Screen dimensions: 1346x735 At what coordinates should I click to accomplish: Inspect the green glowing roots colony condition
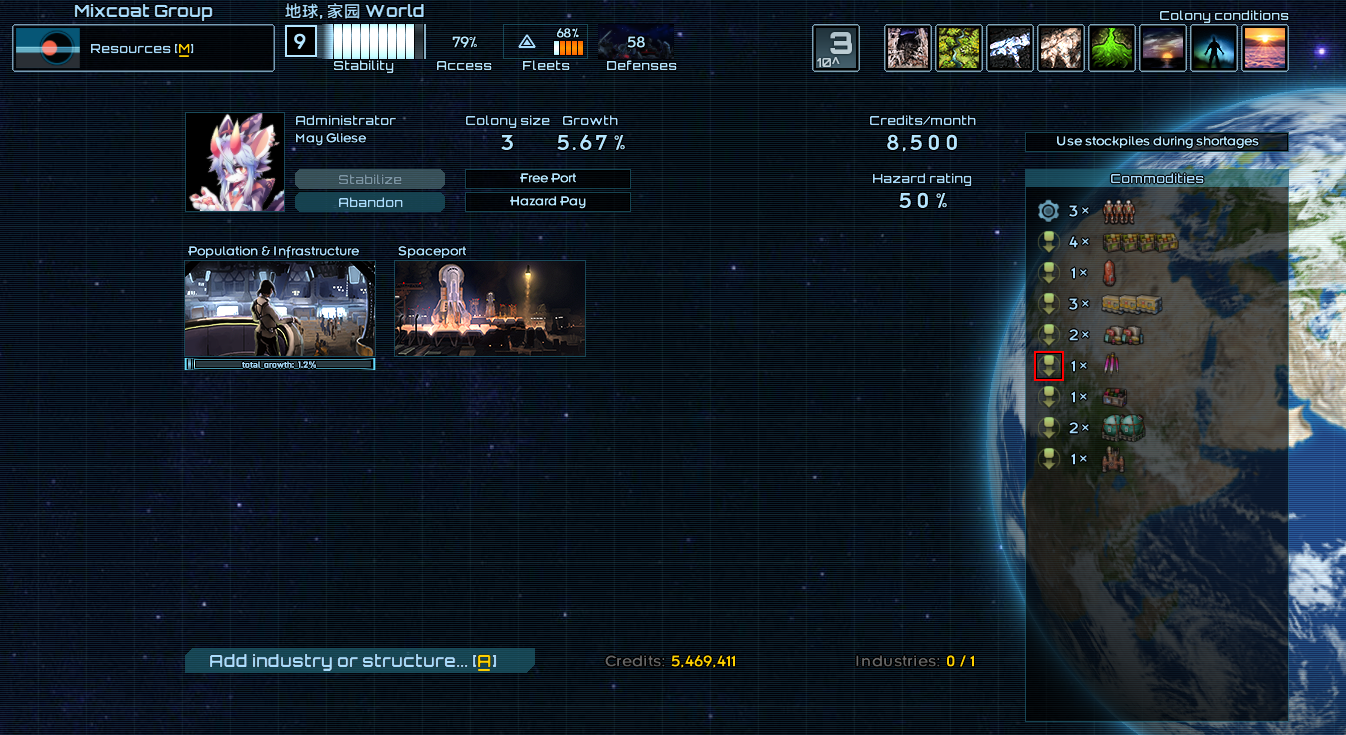(x=1112, y=48)
